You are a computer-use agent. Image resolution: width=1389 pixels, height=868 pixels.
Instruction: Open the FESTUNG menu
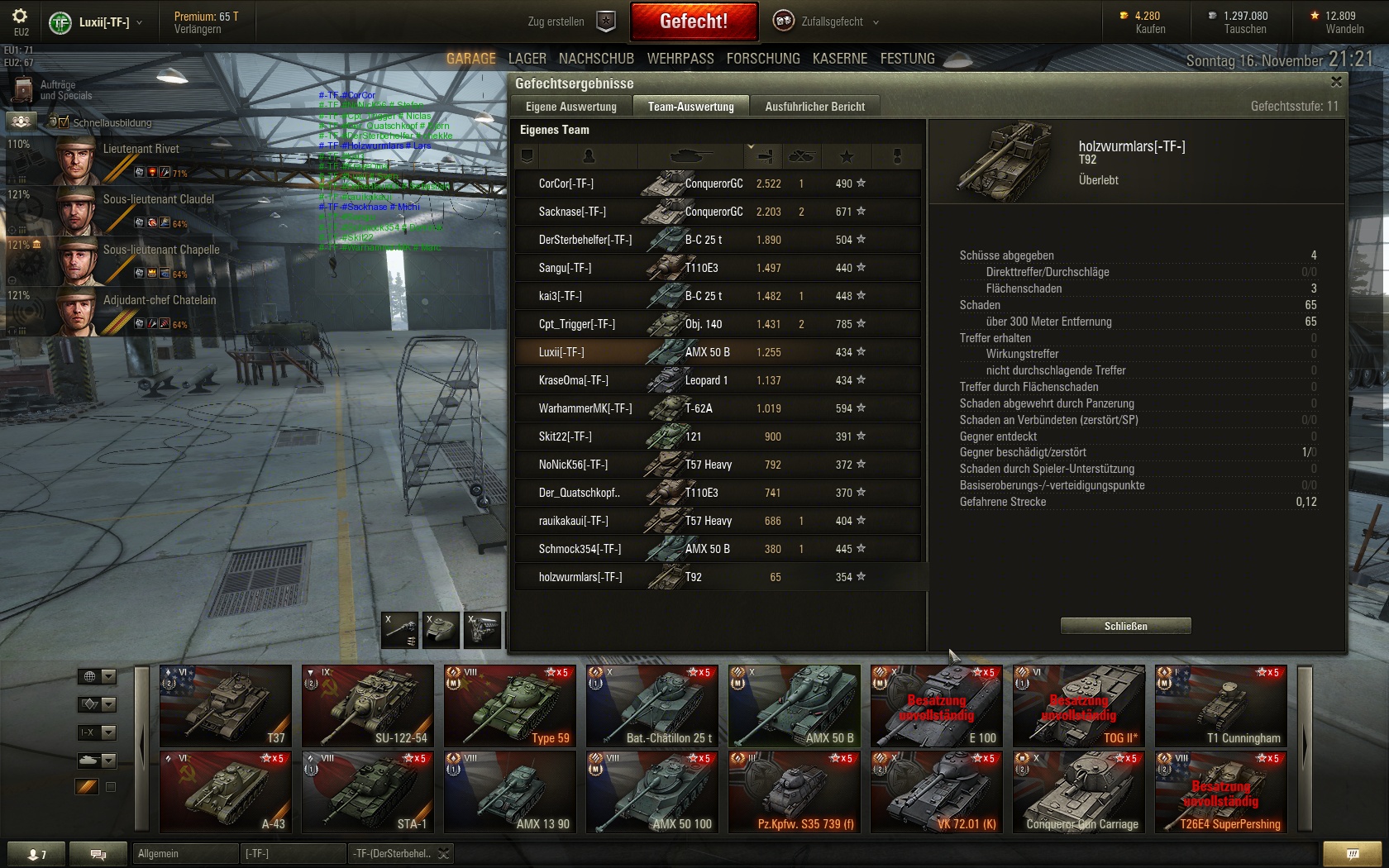point(907,59)
